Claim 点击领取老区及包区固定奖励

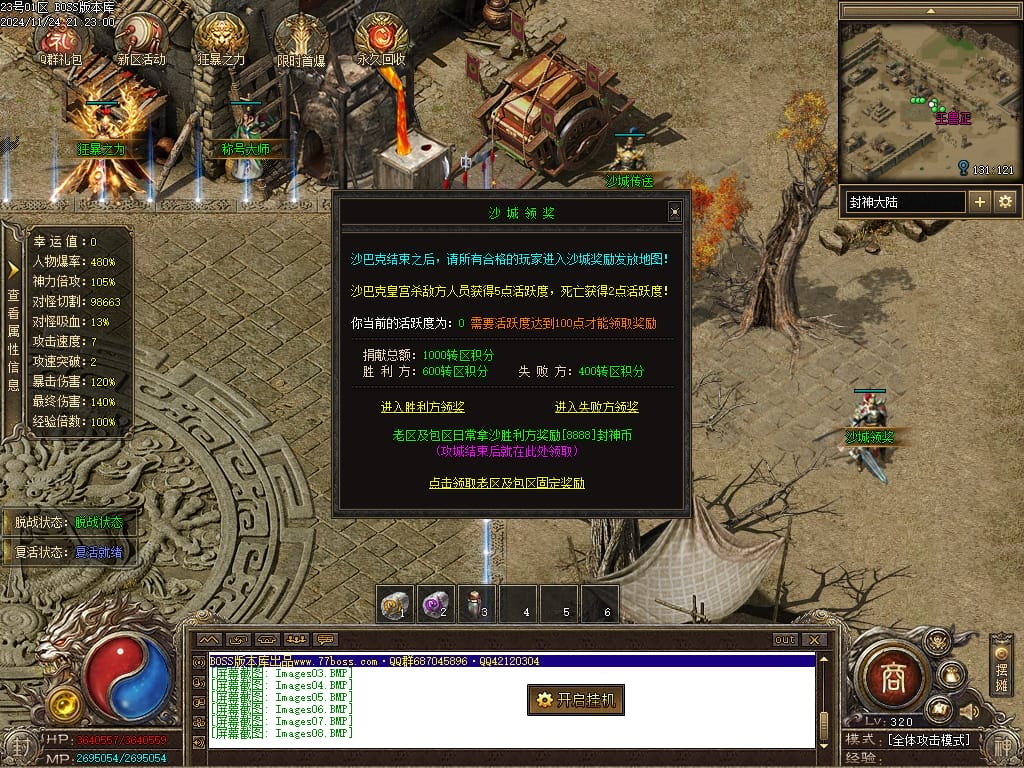pyautogui.click(x=507, y=483)
